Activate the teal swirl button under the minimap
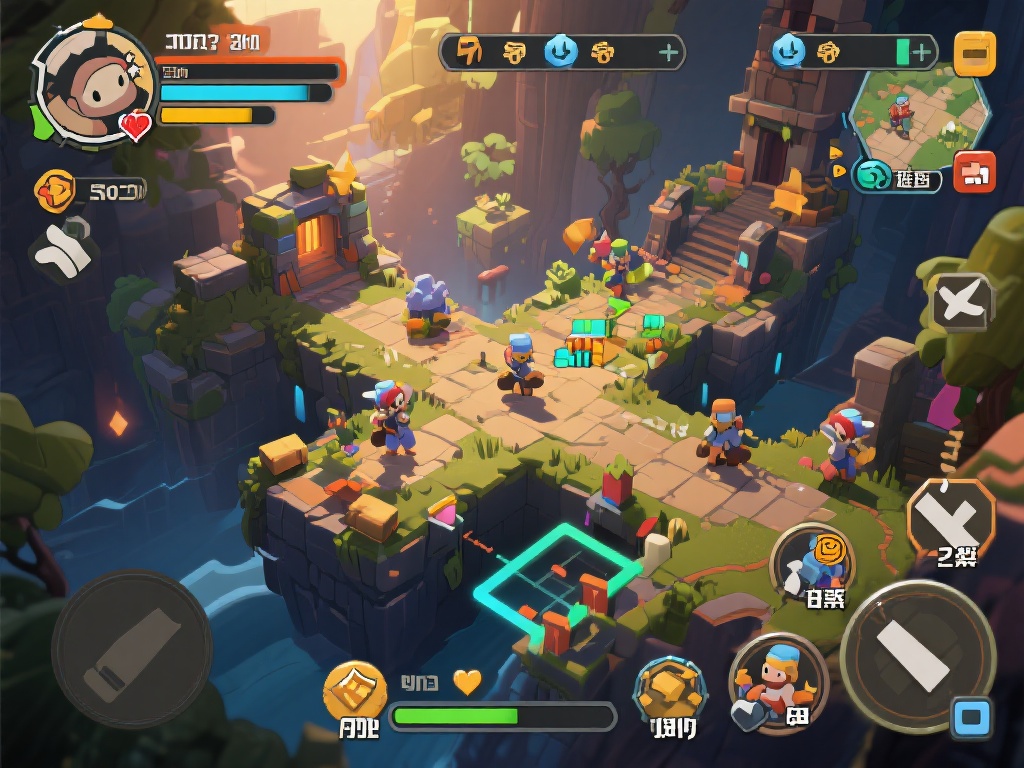Viewport: 1024px width, 768px height. tap(873, 177)
